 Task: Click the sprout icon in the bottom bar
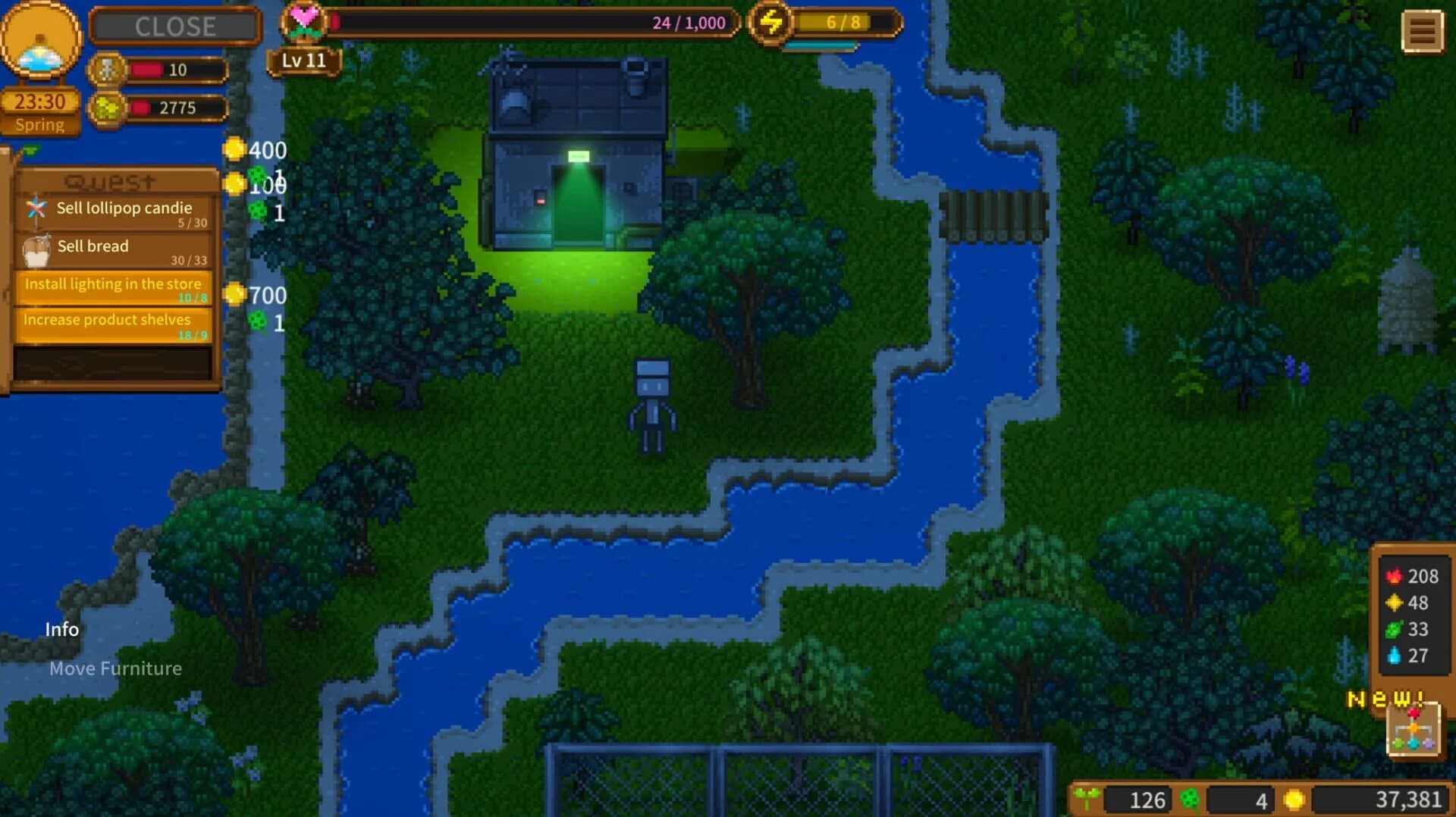pyautogui.click(x=1086, y=800)
